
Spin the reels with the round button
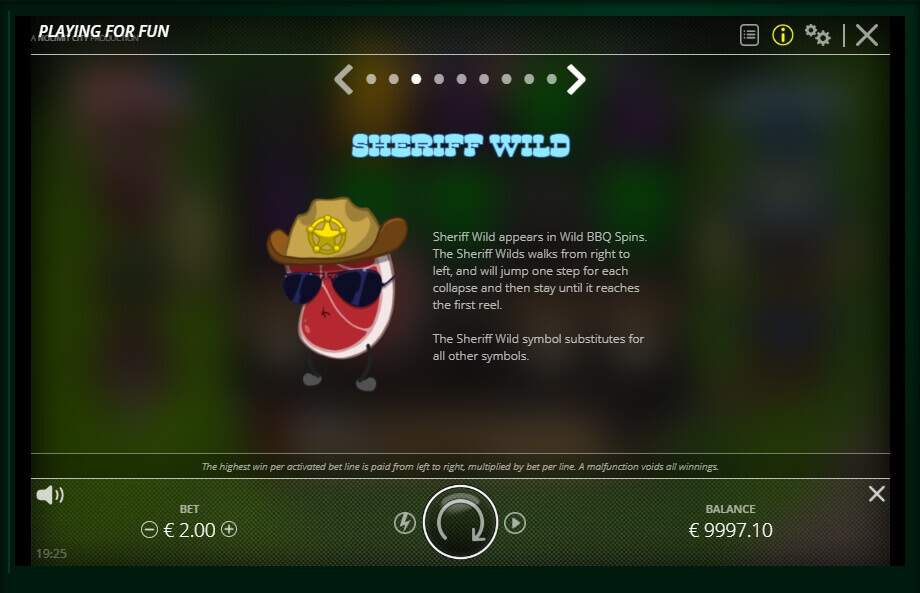coord(460,522)
